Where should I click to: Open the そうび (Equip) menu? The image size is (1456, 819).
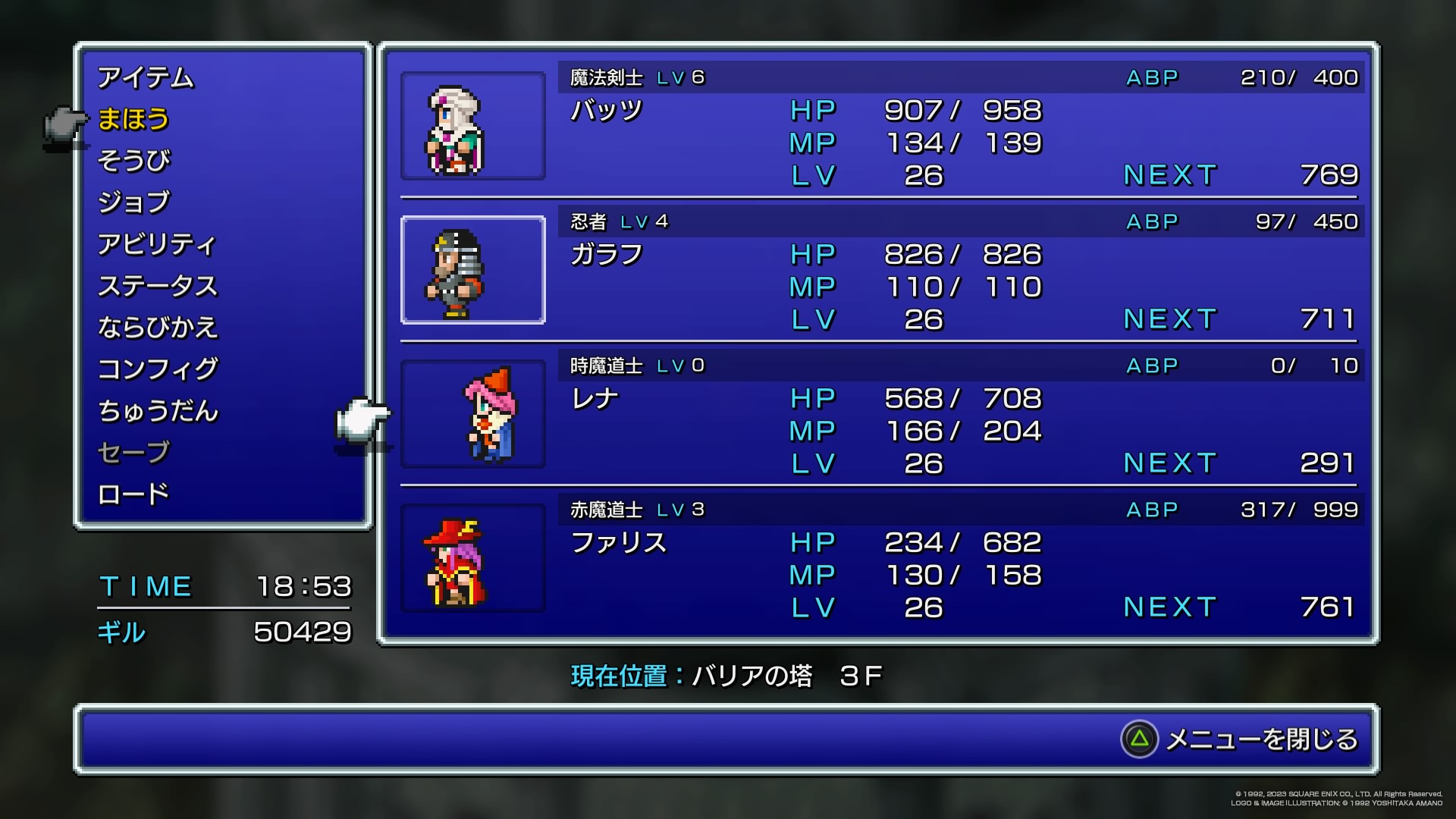pos(134,161)
